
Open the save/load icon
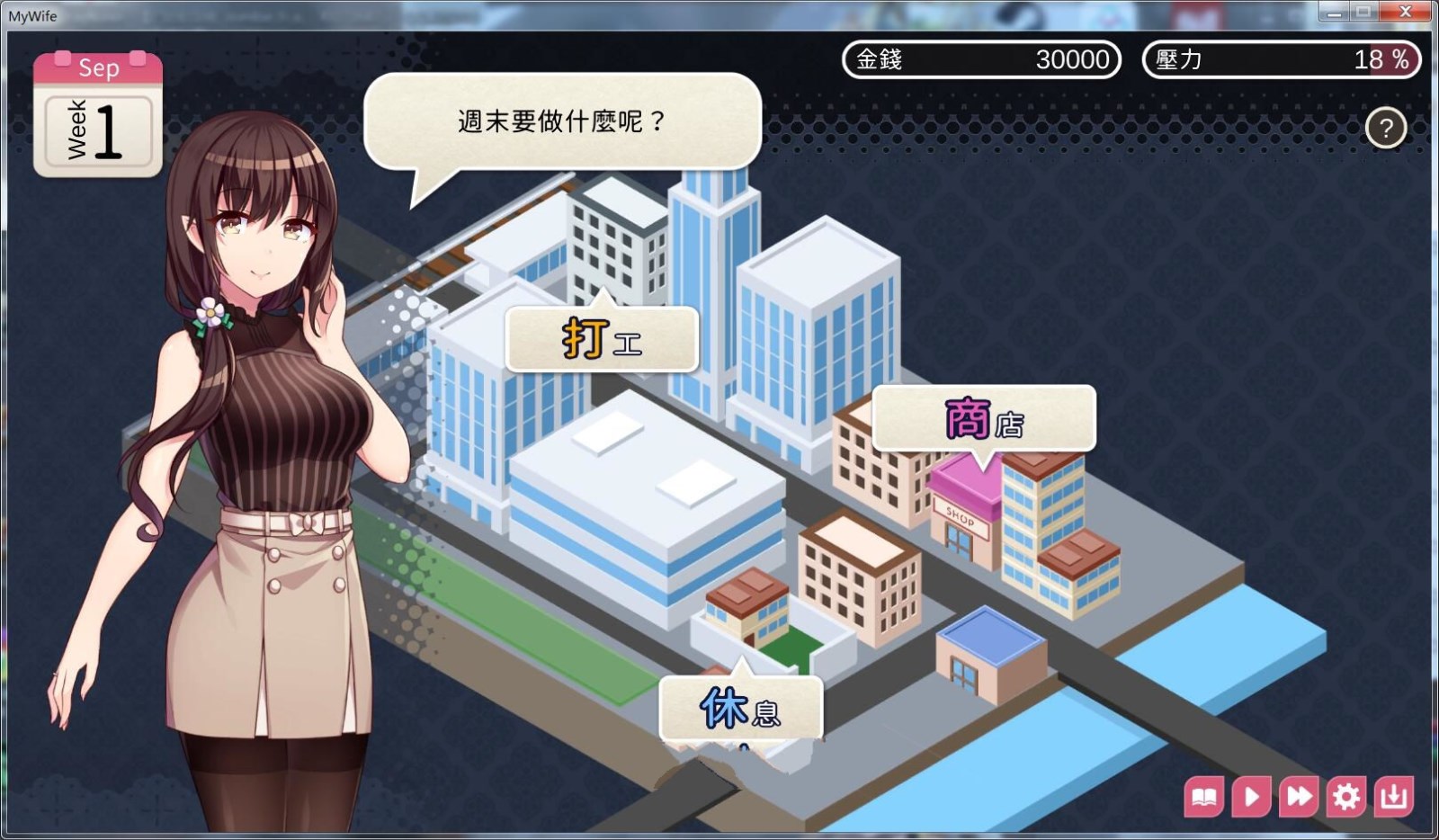tap(1393, 796)
